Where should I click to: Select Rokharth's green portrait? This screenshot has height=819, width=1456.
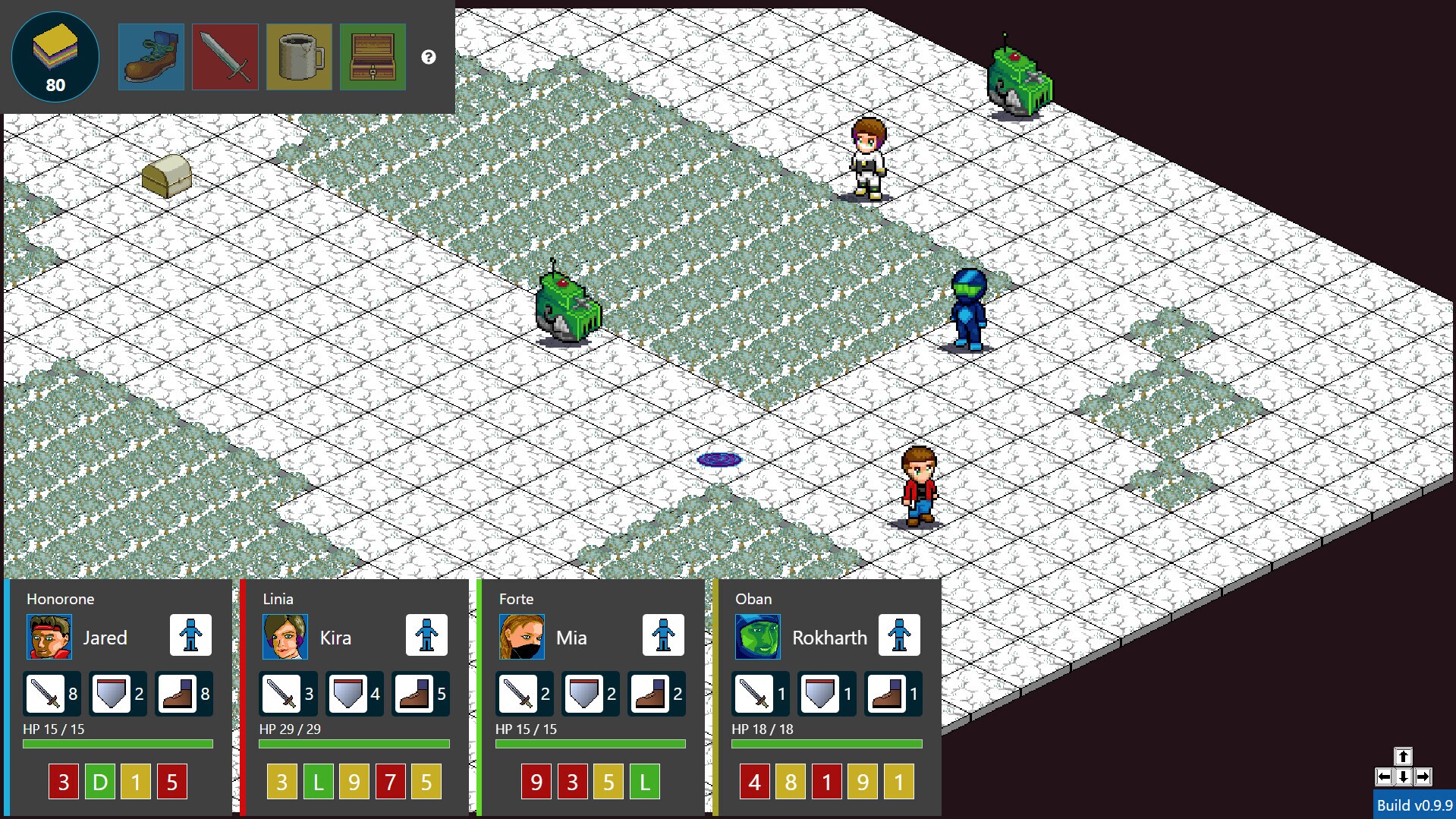[x=758, y=637]
